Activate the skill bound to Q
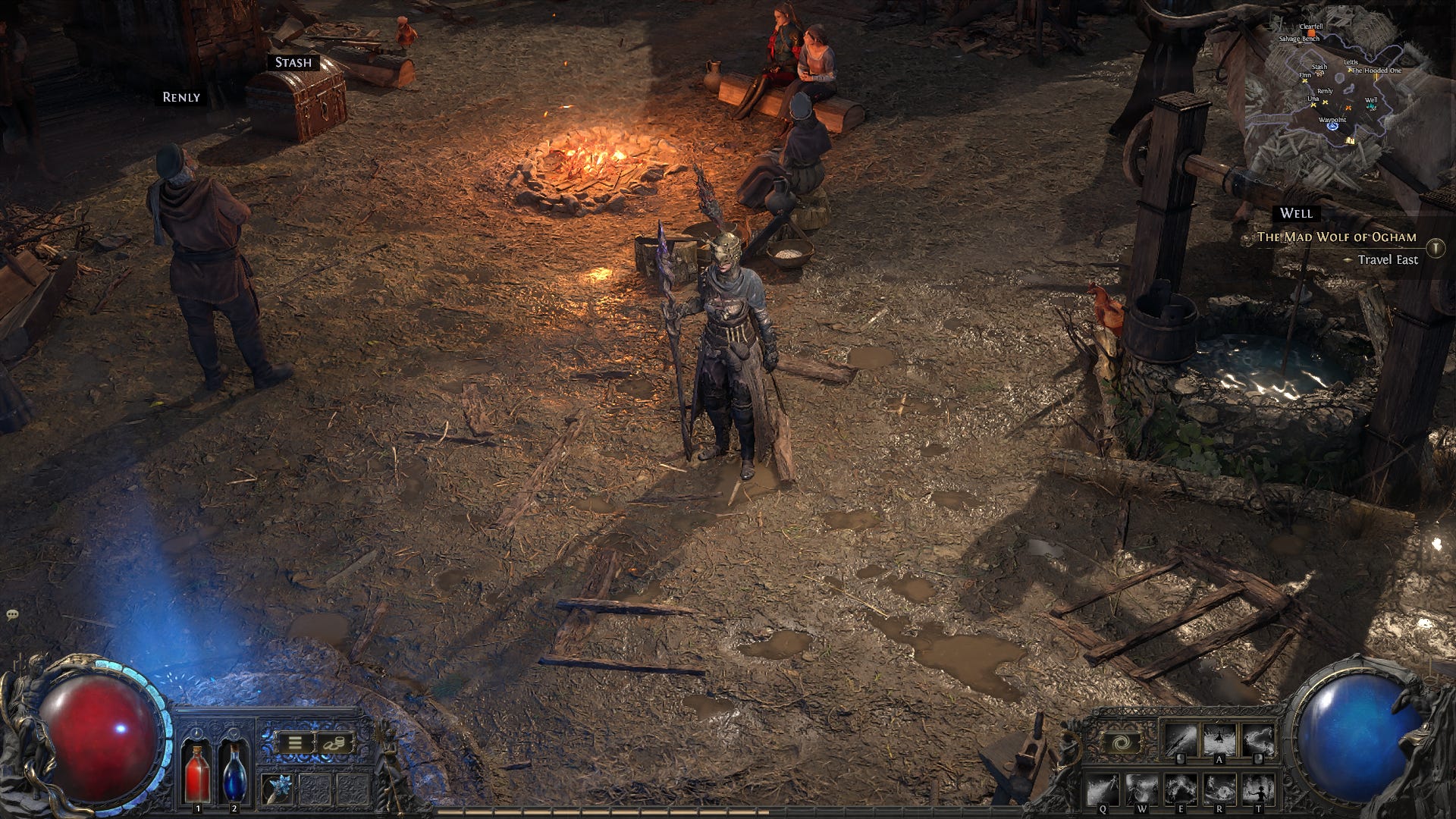The image size is (1456, 819). pyautogui.click(x=1104, y=790)
